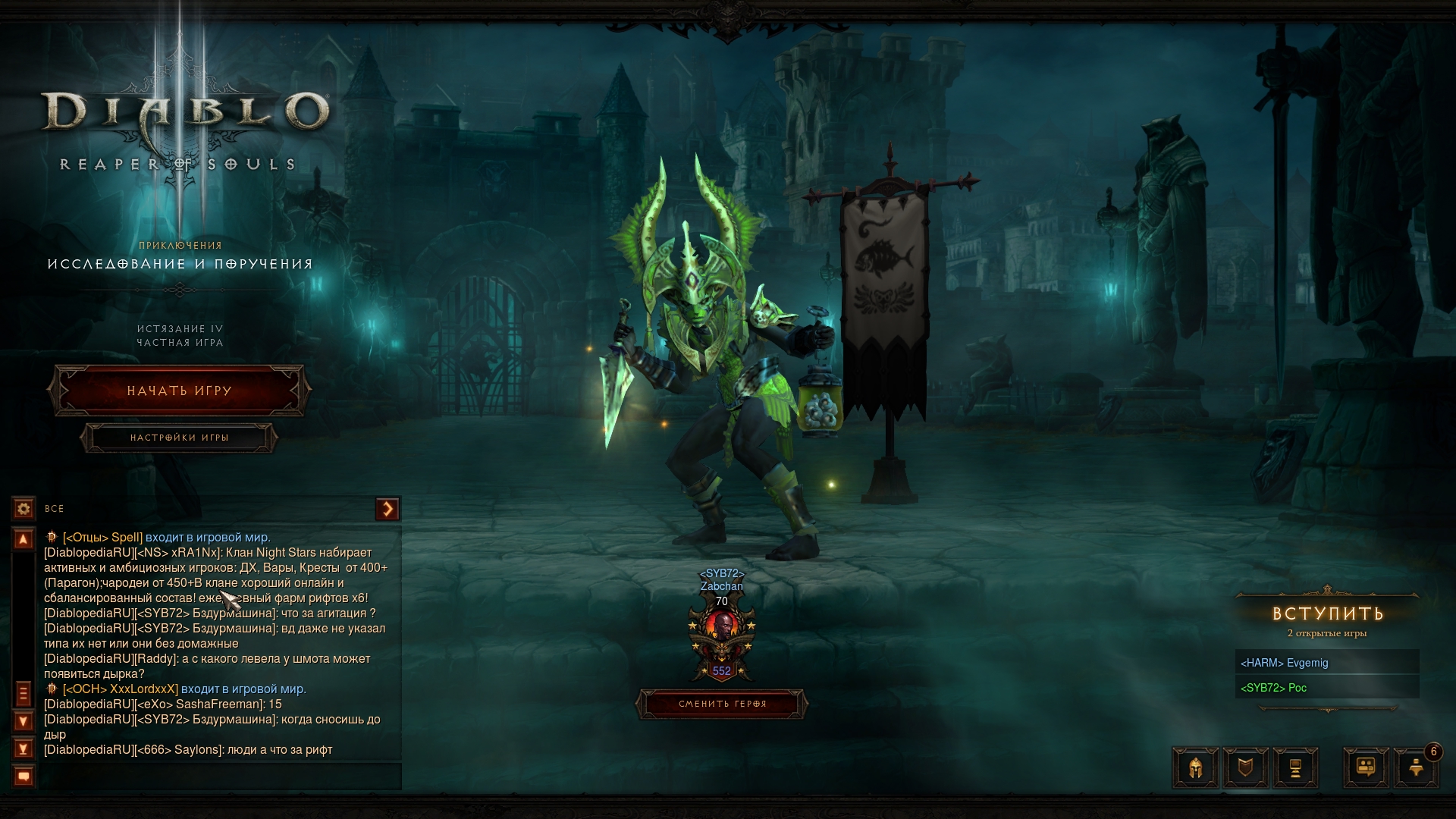Open the communities chat-bubble icon

[1367, 767]
